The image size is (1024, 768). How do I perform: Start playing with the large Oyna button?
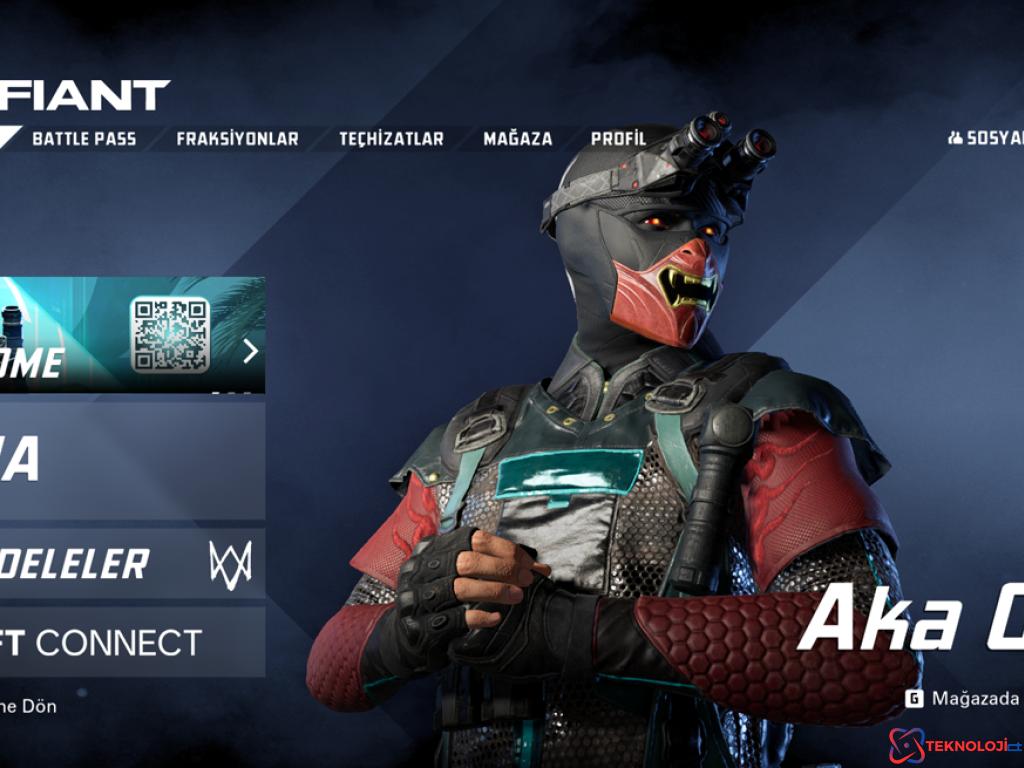click(130, 460)
